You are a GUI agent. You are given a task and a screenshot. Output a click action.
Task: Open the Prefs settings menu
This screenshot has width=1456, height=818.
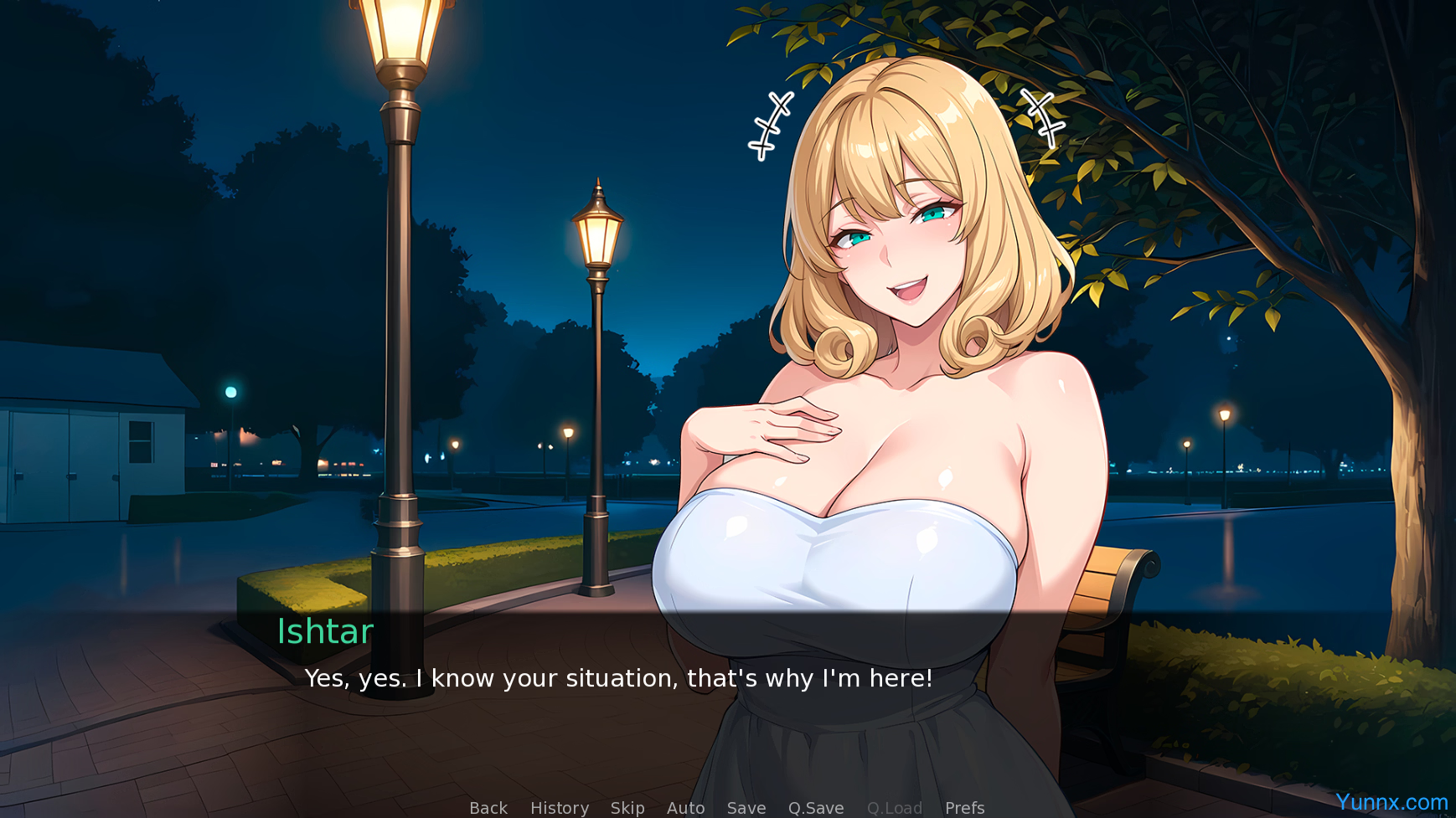[964, 808]
